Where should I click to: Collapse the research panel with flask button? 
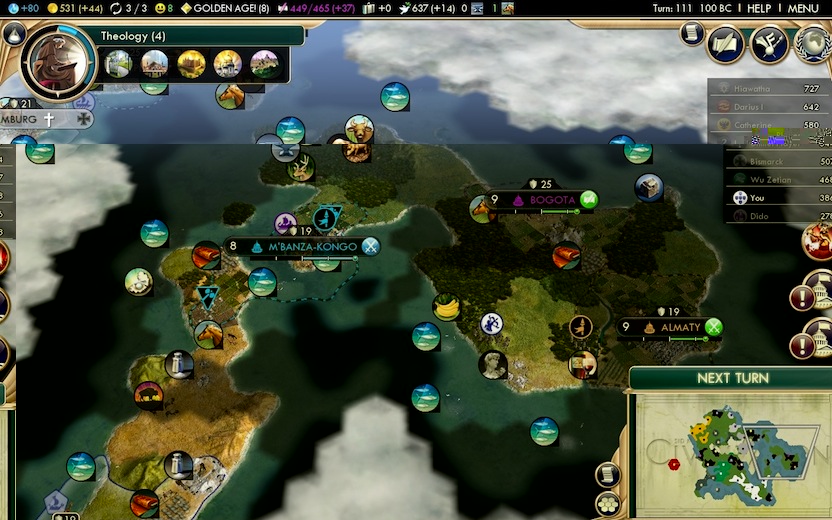(x=13, y=33)
